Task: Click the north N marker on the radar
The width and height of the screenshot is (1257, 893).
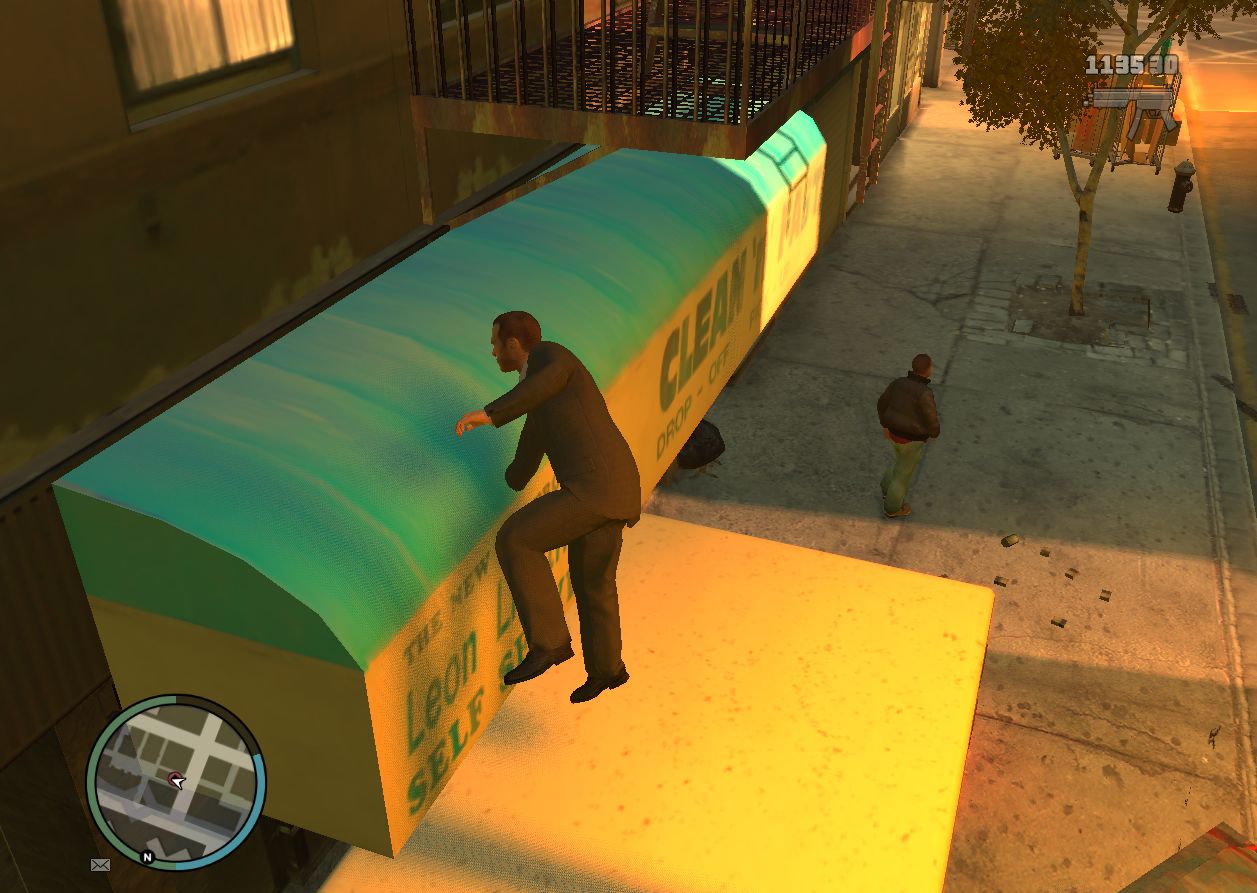Action: pos(147,857)
